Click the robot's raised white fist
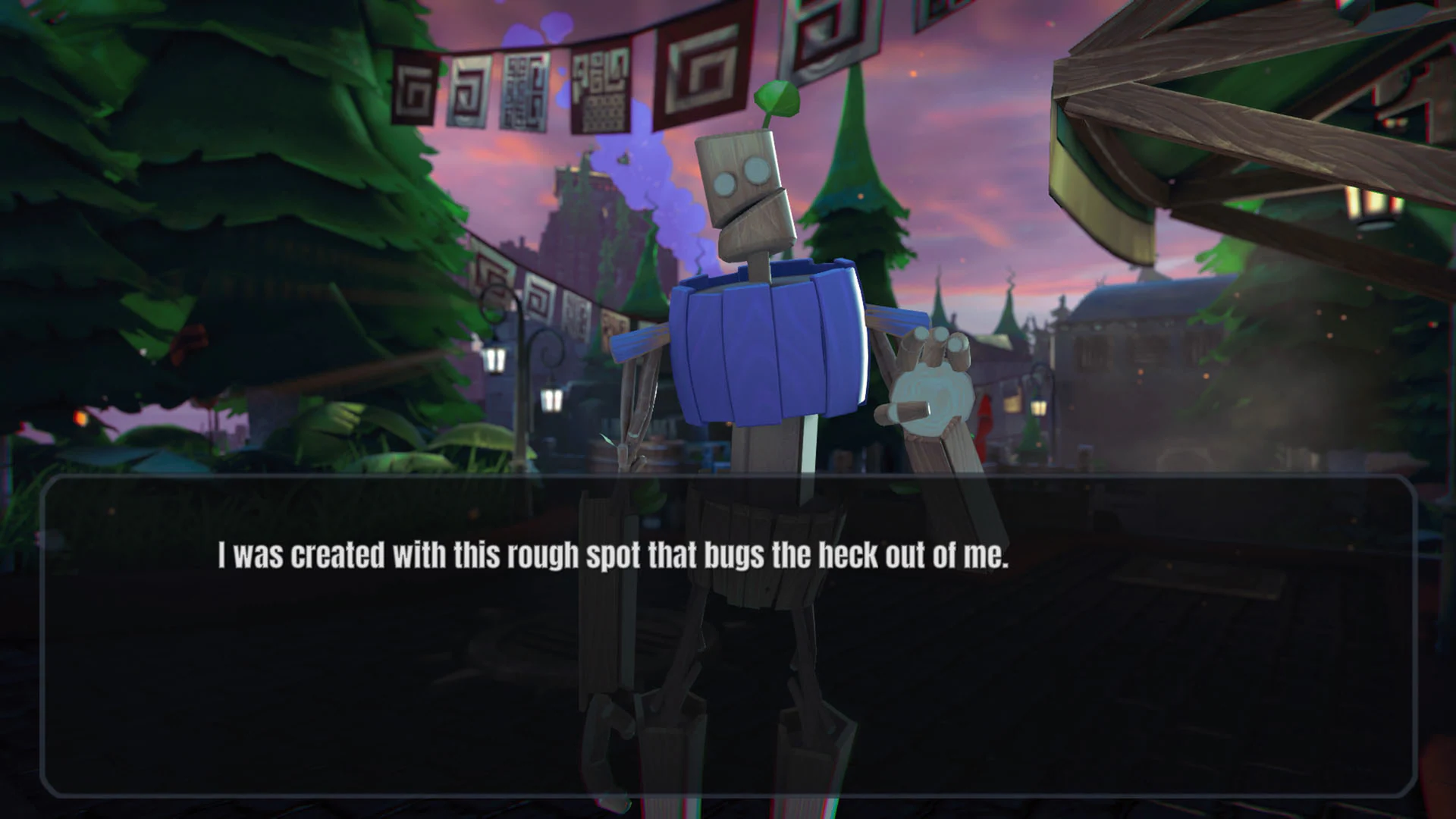 [x=933, y=394]
